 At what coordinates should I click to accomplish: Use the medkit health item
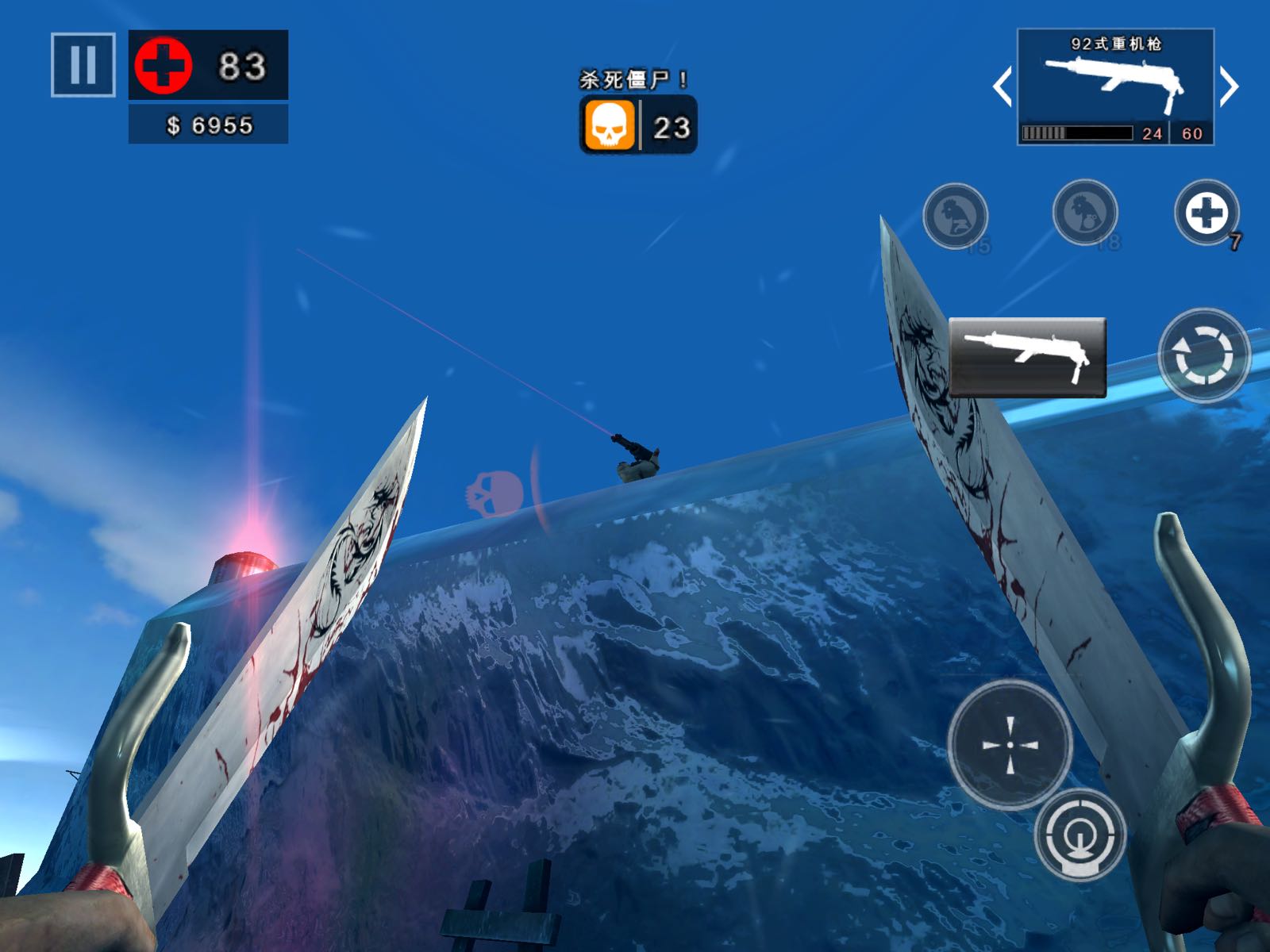coord(1206,213)
